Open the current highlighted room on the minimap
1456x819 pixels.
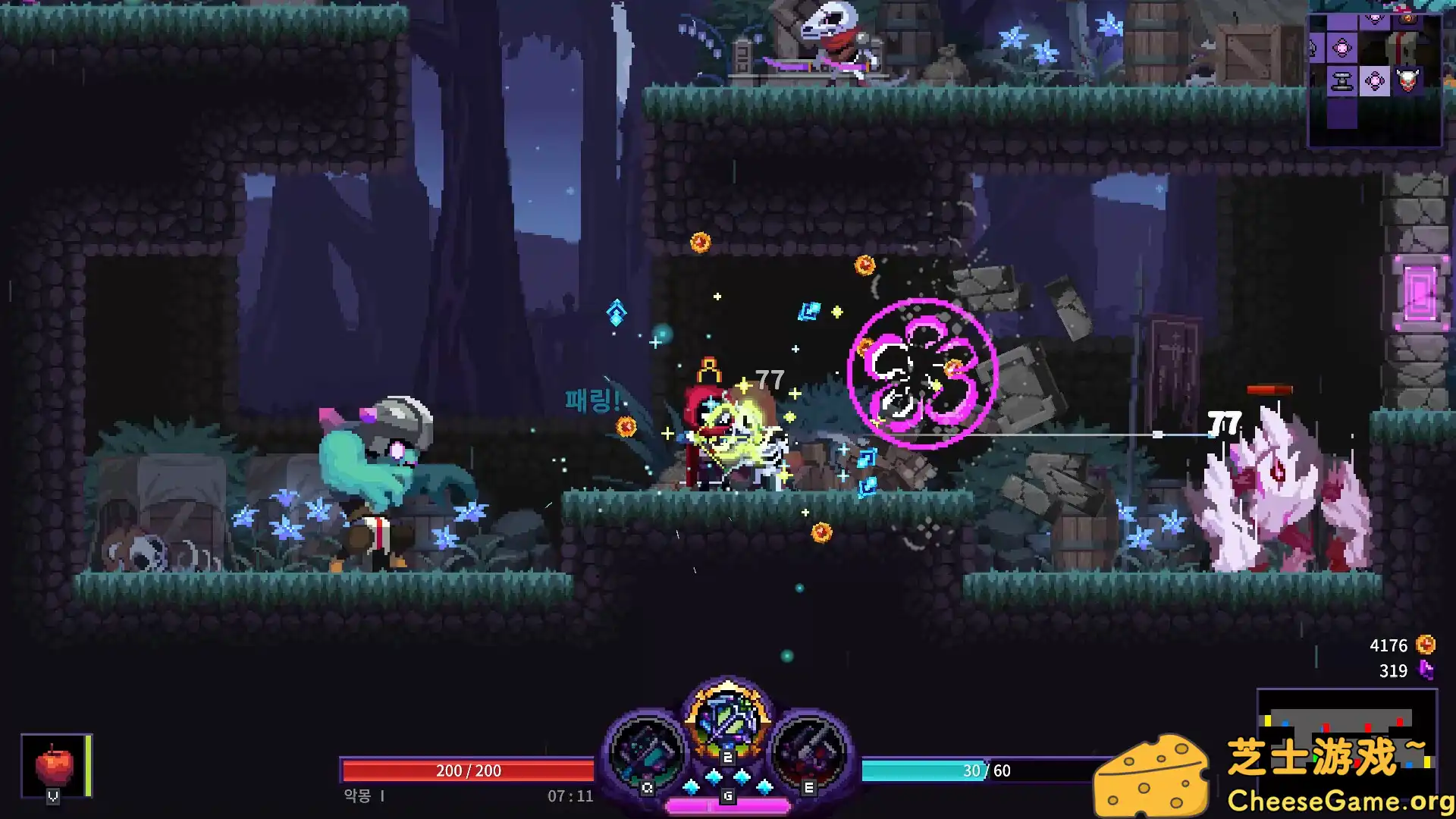(1375, 80)
